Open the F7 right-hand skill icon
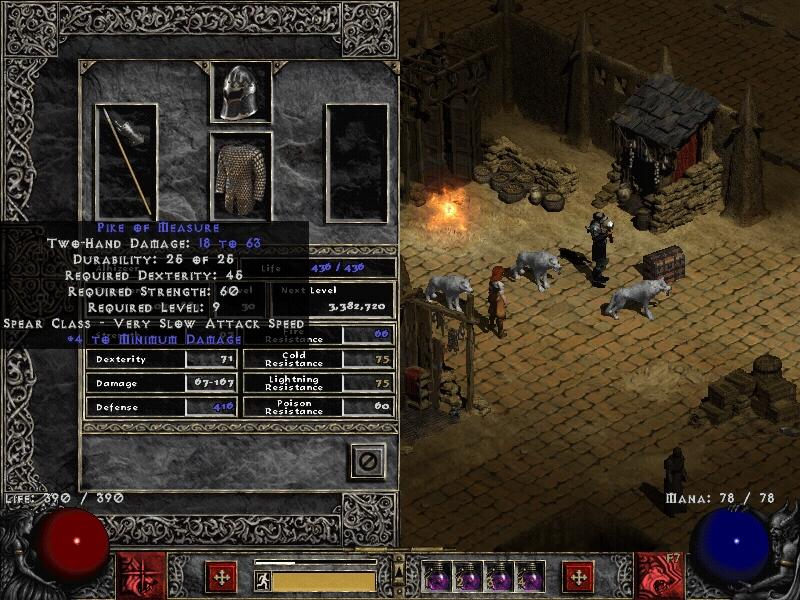This screenshot has width=800, height=600. 659,576
